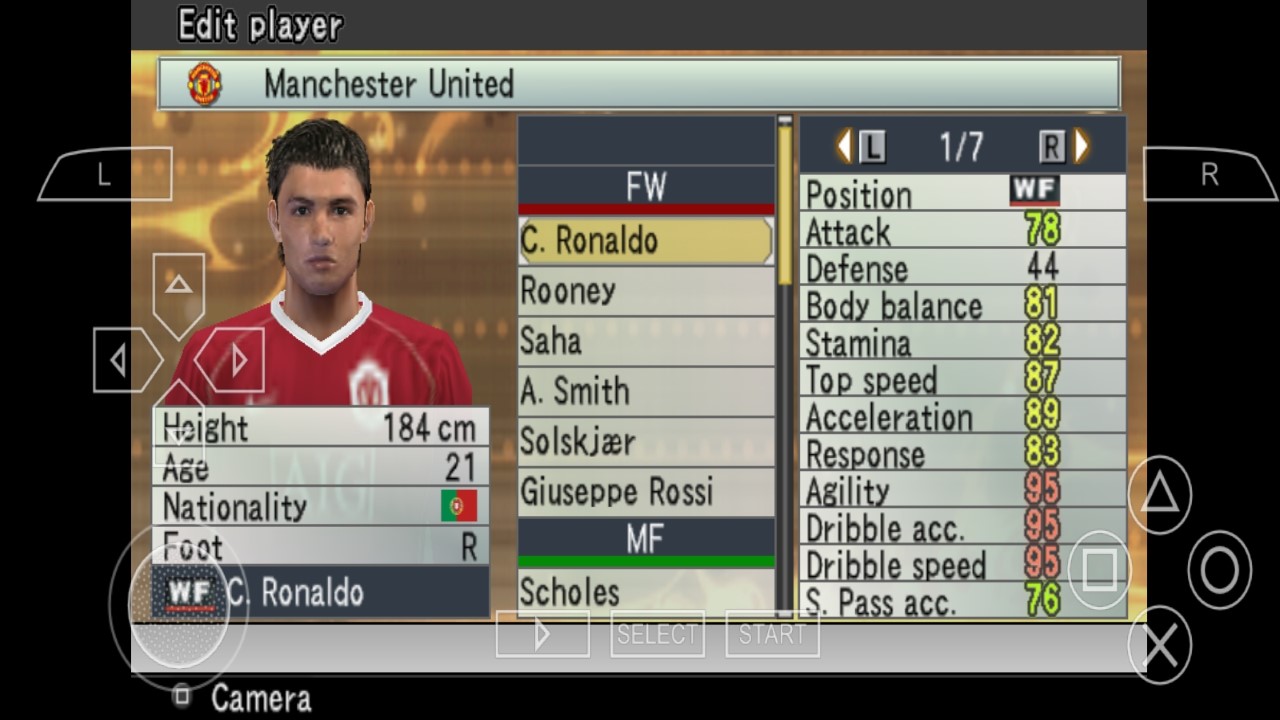1280x720 pixels.
Task: Tap the arrow button beside SELECT
Action: [x=542, y=632]
